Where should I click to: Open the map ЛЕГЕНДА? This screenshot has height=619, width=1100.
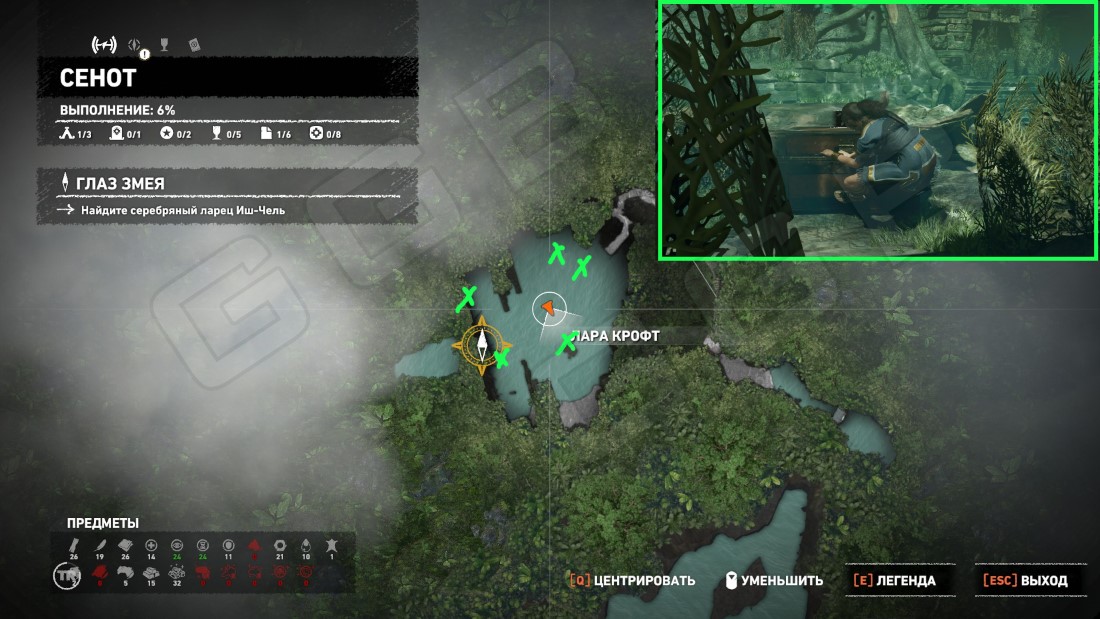pyautogui.click(x=893, y=580)
